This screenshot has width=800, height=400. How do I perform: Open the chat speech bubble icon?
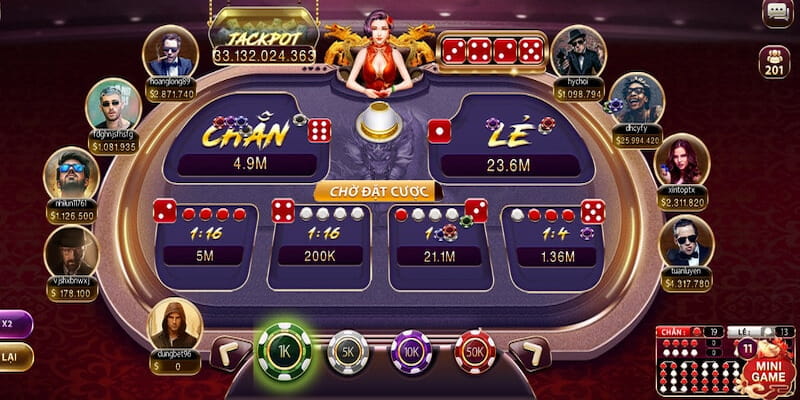[777, 13]
